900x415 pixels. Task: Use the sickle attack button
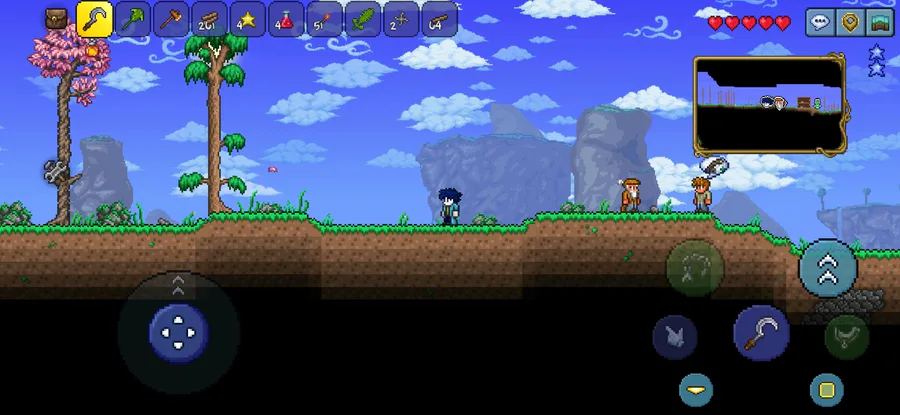[x=762, y=333]
